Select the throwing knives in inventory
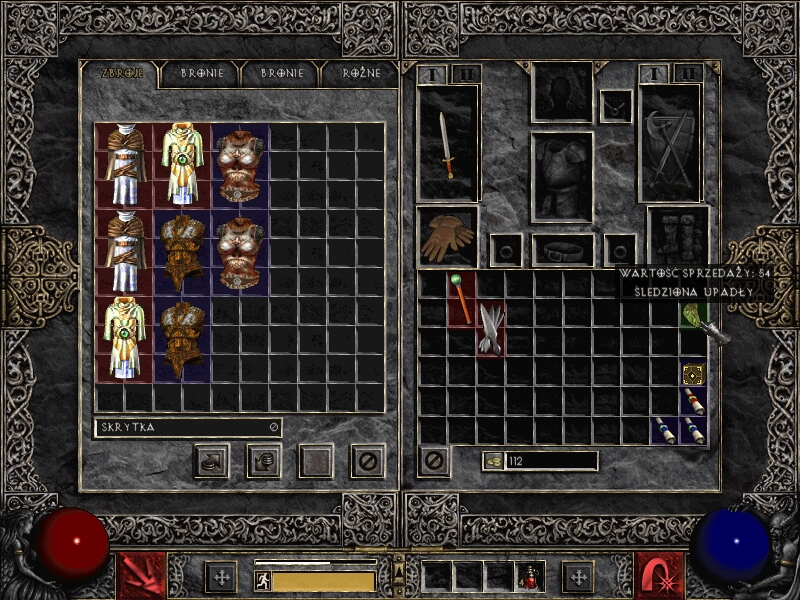The width and height of the screenshot is (800, 600). point(491,327)
